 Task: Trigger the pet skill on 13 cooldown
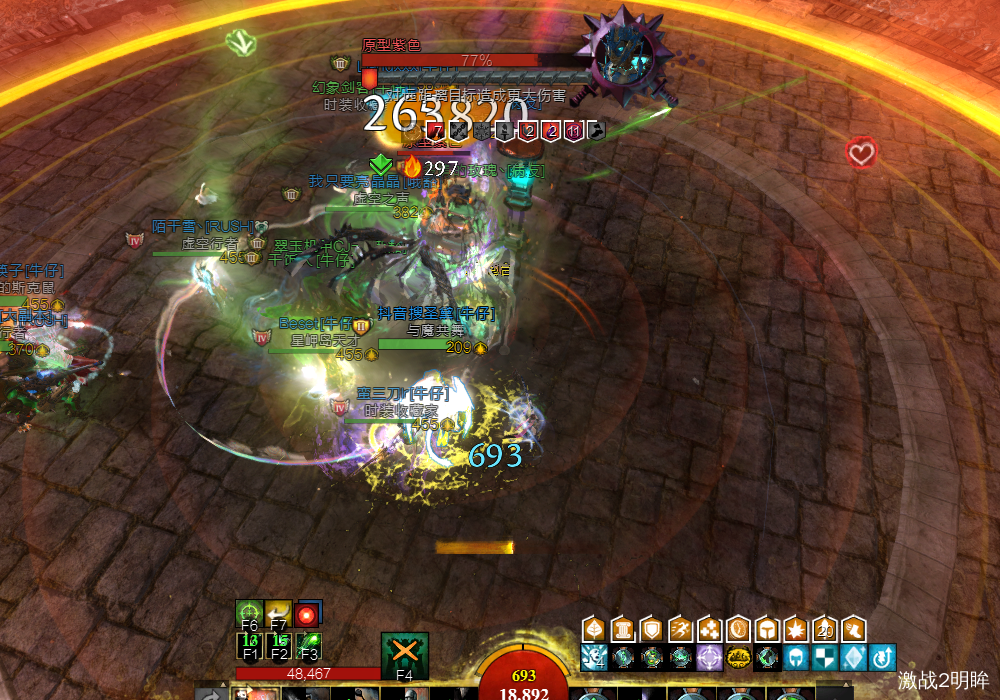tap(249, 645)
